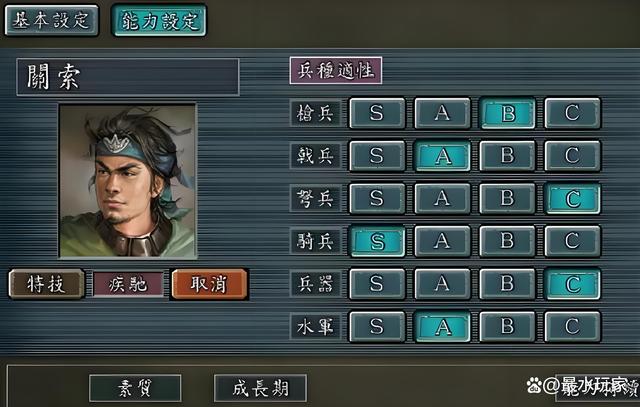Choose C rank for 水軍
The image size is (640, 407).
[572, 327]
